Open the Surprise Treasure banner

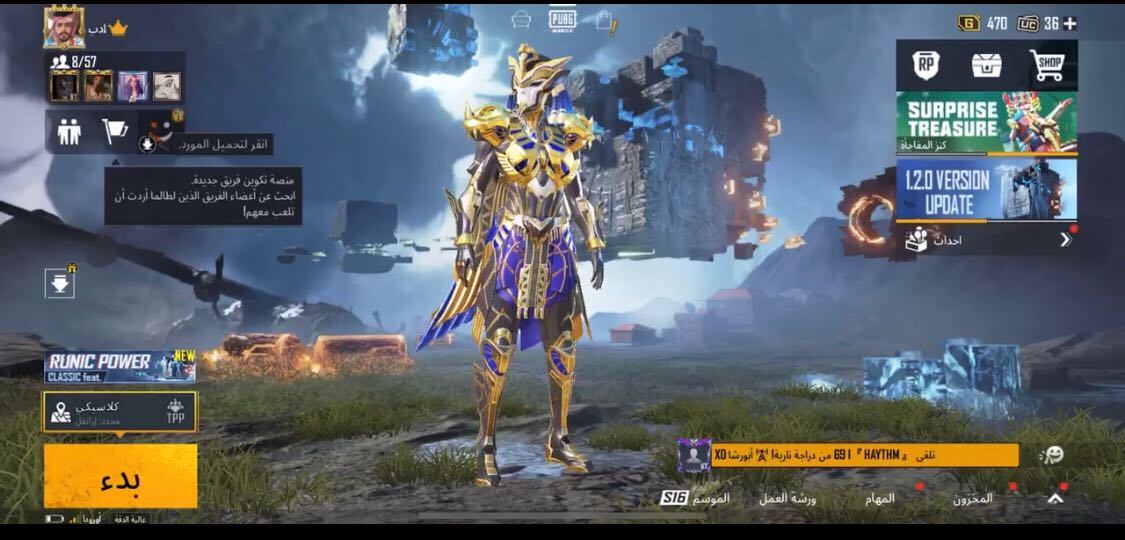point(986,123)
